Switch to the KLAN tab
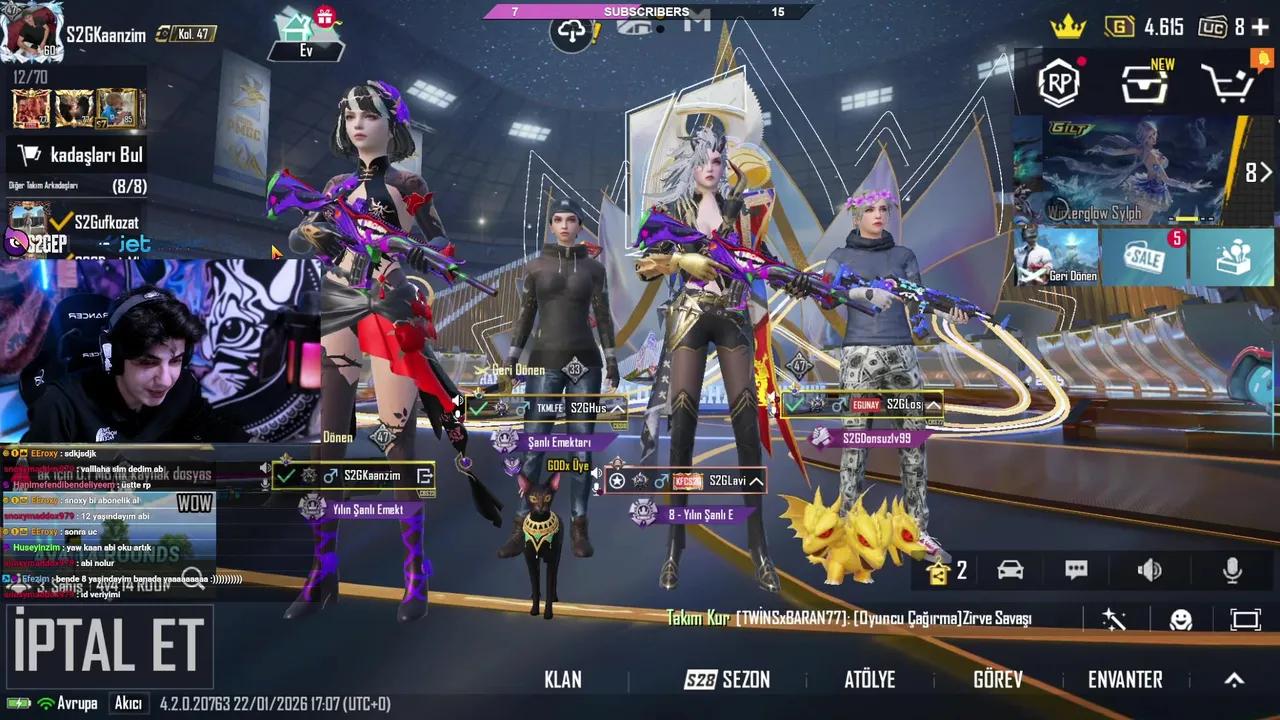Viewport: 1280px width, 720px height. click(563, 680)
